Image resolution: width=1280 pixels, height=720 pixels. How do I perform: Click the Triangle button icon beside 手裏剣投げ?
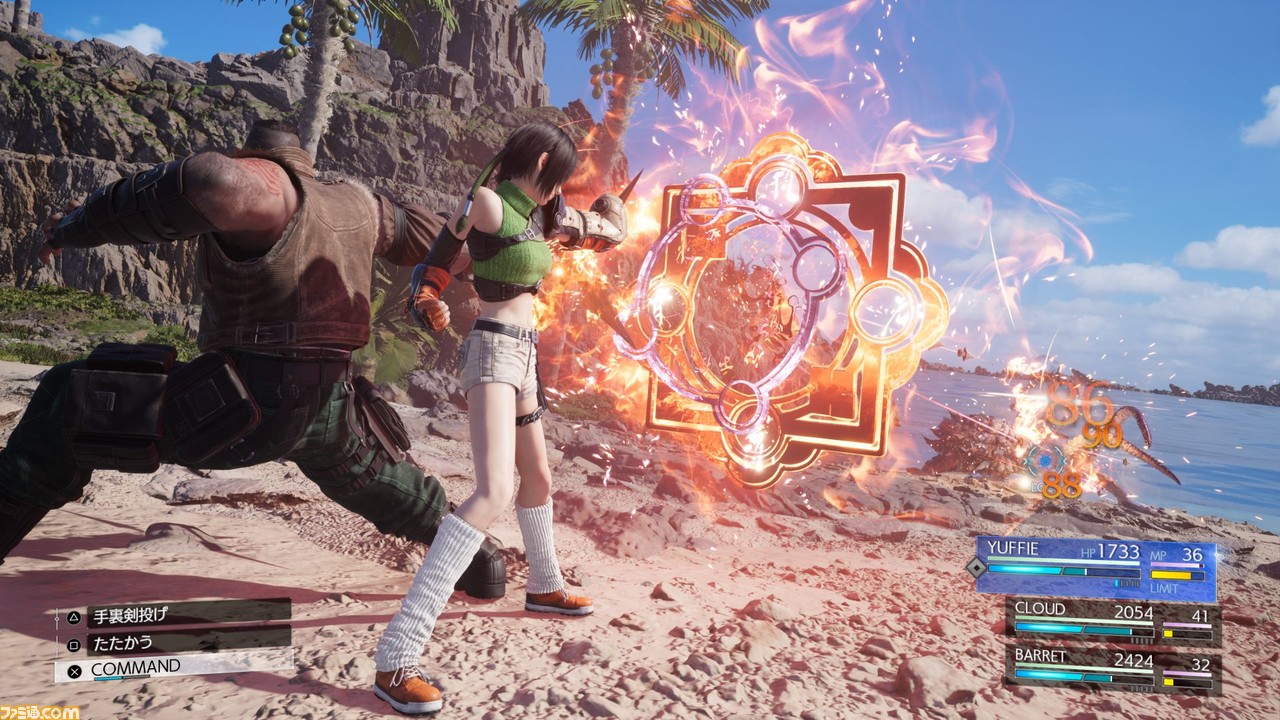point(74,617)
